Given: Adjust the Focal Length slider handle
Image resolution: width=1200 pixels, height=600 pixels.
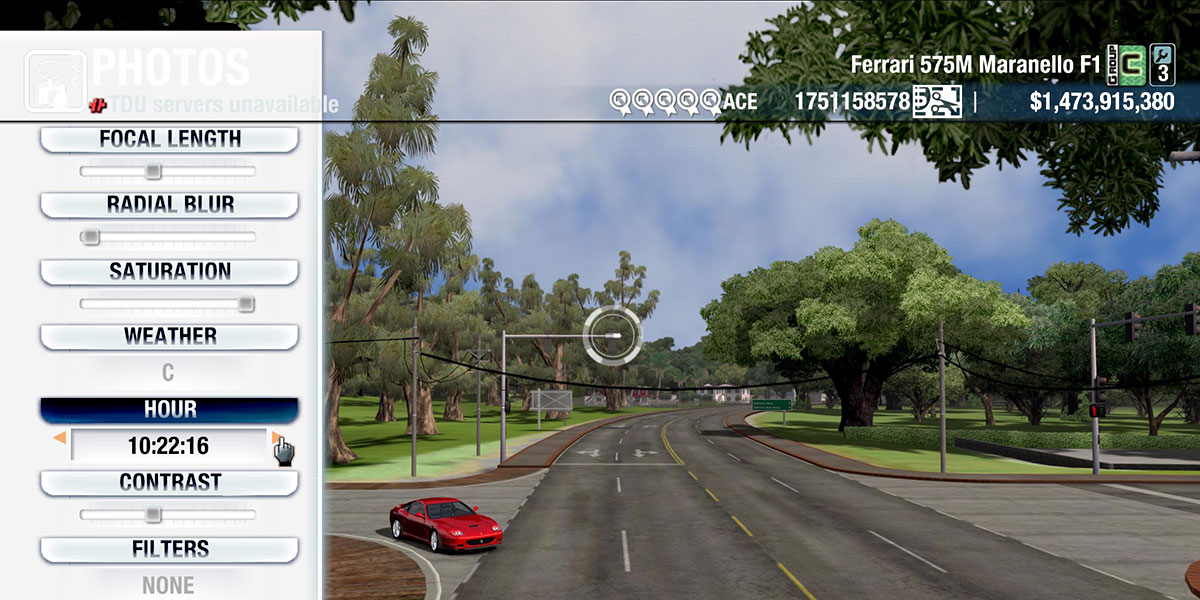Looking at the screenshot, I should pyautogui.click(x=152, y=171).
